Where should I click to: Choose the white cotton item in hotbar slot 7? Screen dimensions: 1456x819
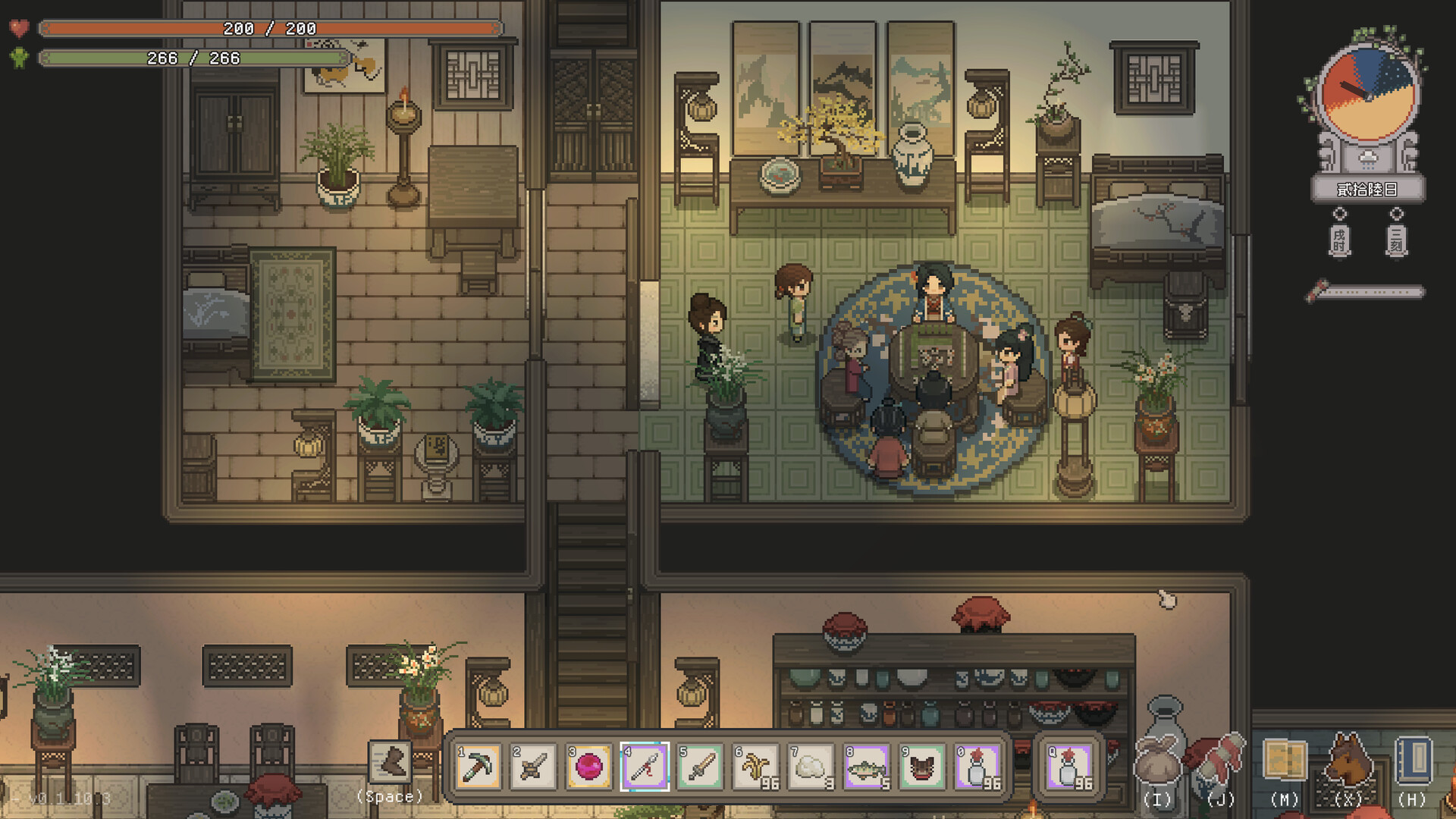(811, 767)
